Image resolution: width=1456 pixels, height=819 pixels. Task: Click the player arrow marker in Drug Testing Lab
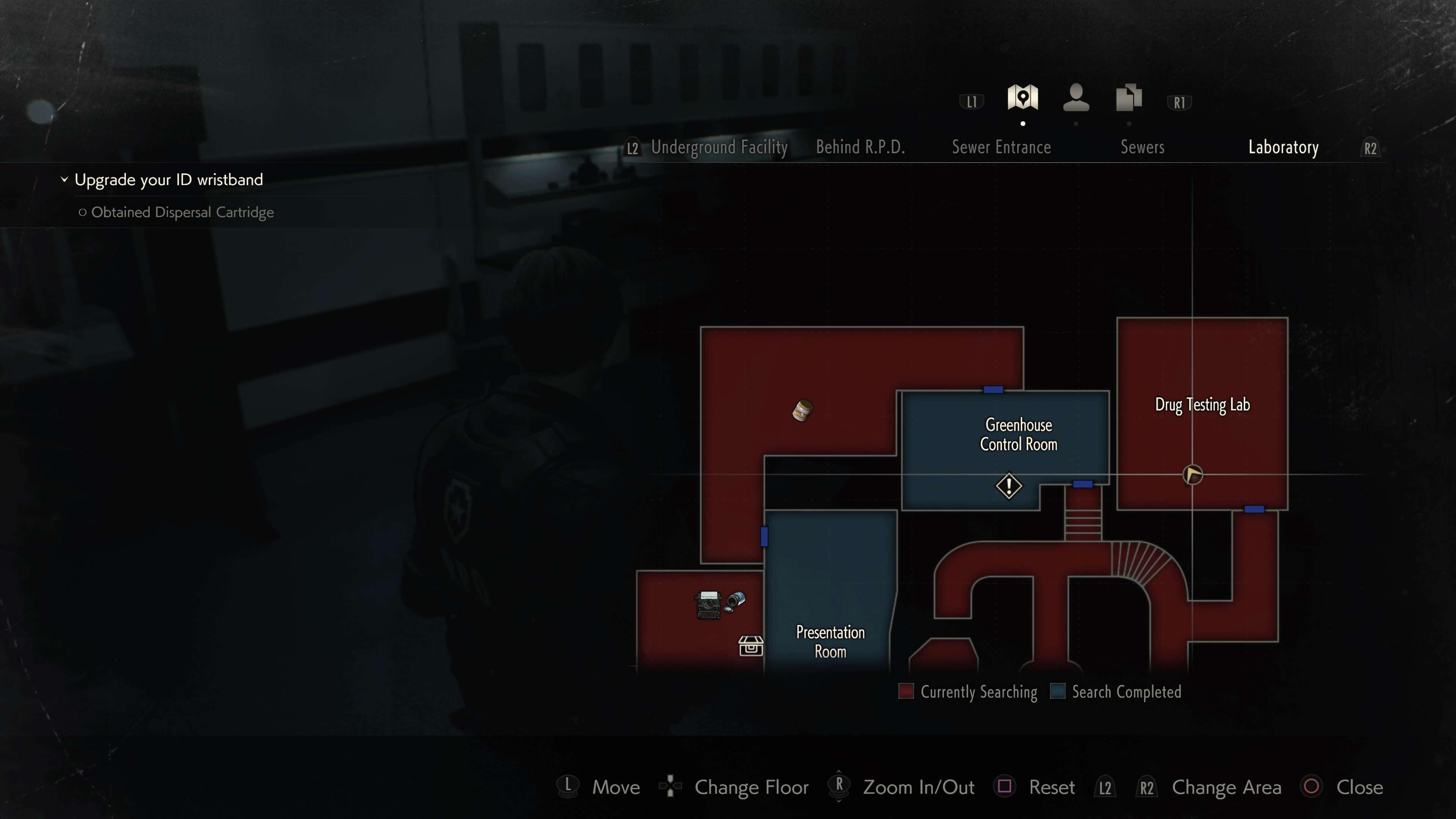coord(1192,475)
